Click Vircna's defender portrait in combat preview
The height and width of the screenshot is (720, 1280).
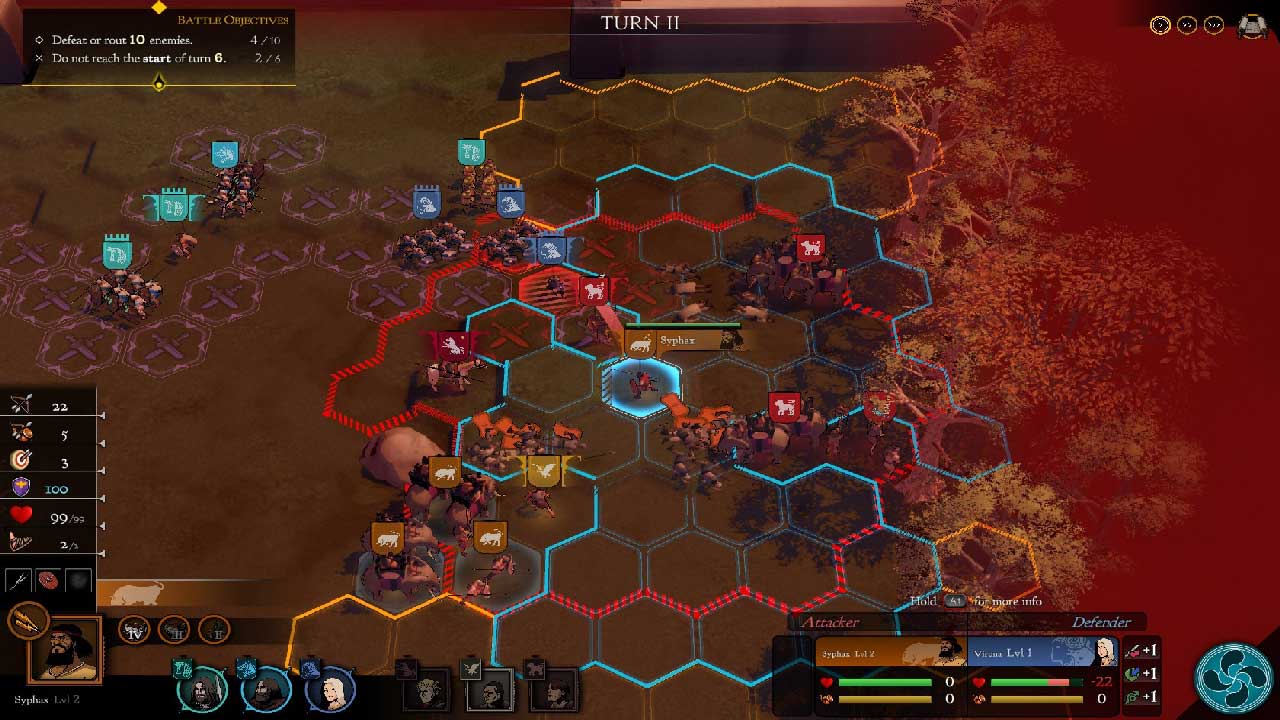point(1105,653)
